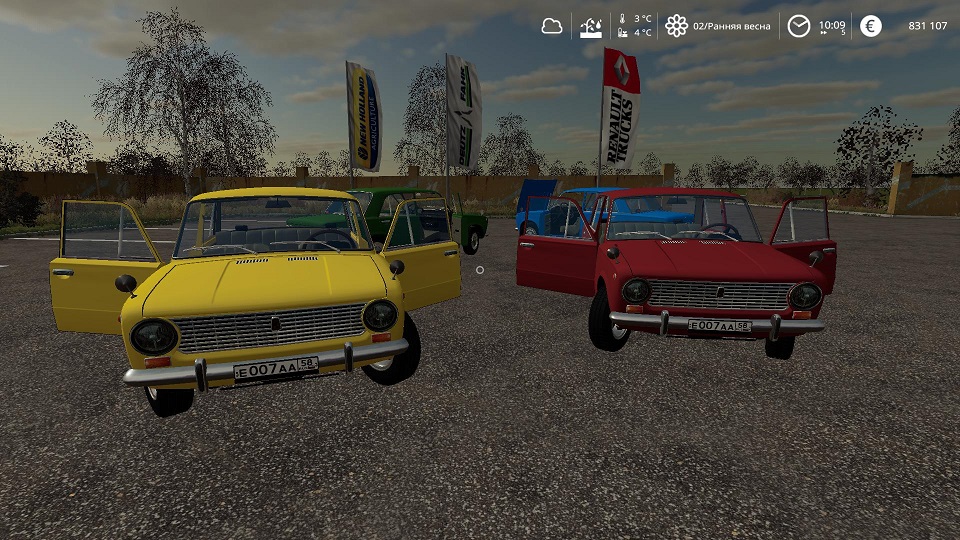Click the cloudy weather icon

click(x=552, y=26)
